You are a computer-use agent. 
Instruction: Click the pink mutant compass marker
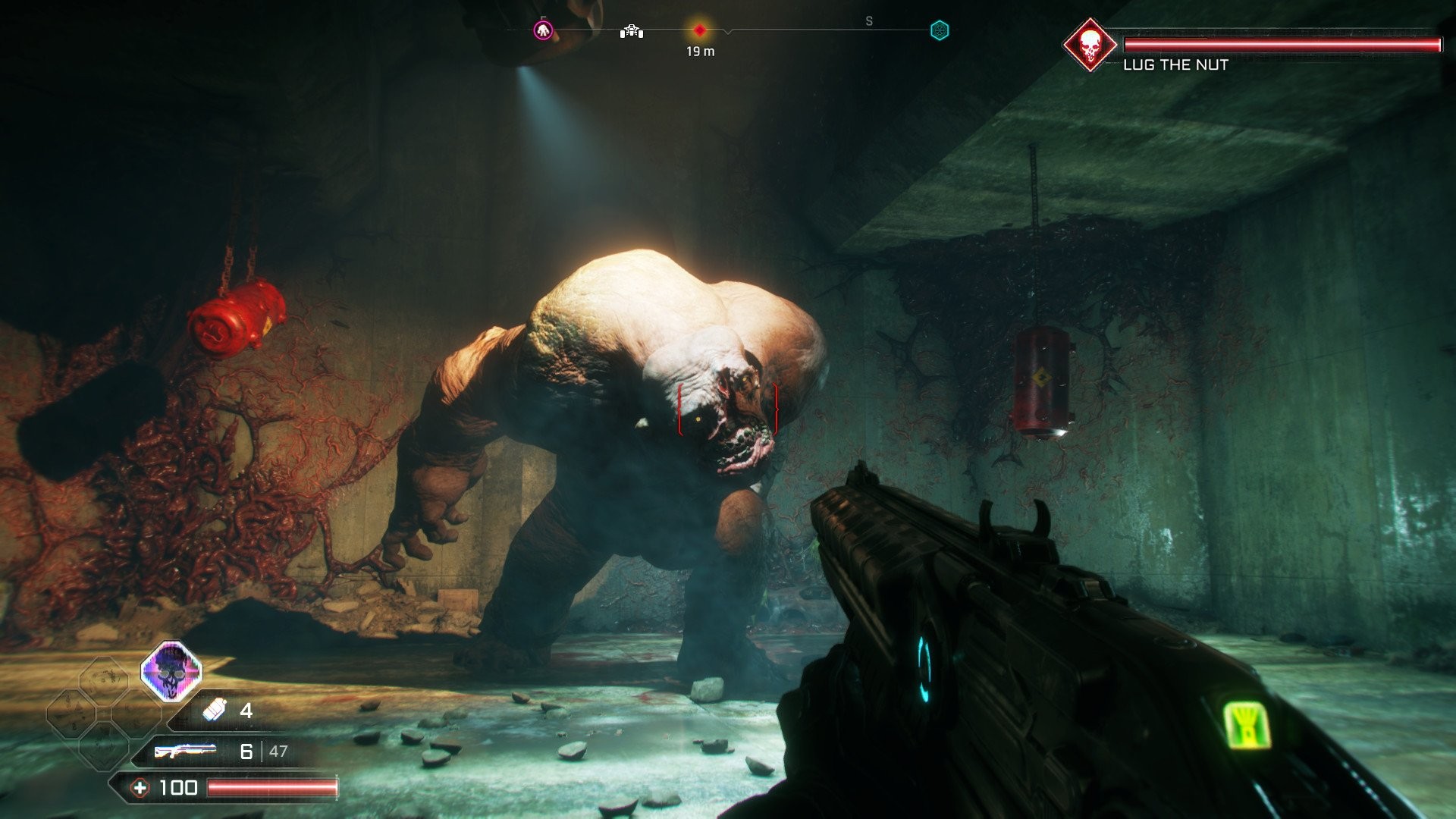pyautogui.click(x=543, y=31)
